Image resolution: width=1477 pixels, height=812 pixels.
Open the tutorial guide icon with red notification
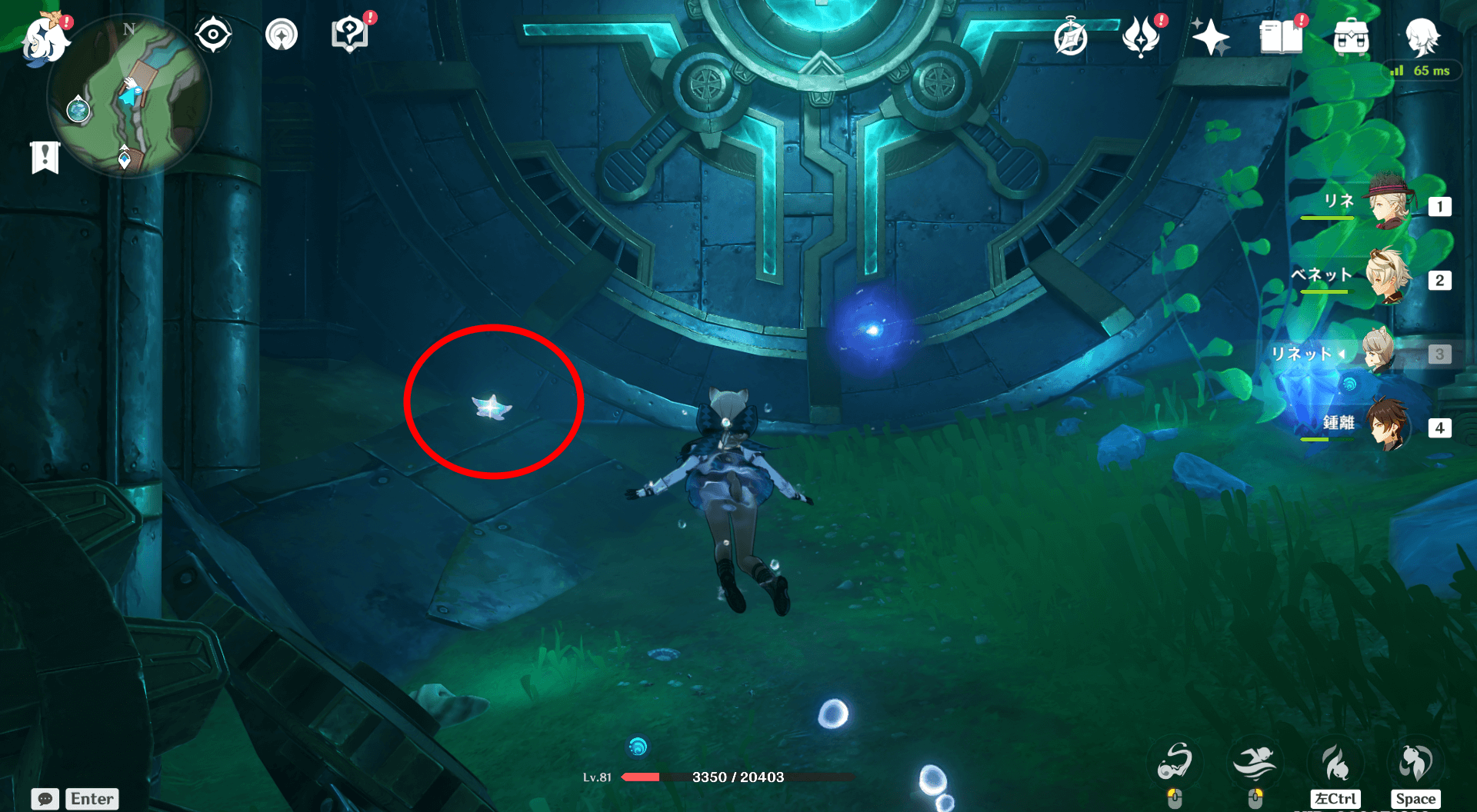(350, 33)
